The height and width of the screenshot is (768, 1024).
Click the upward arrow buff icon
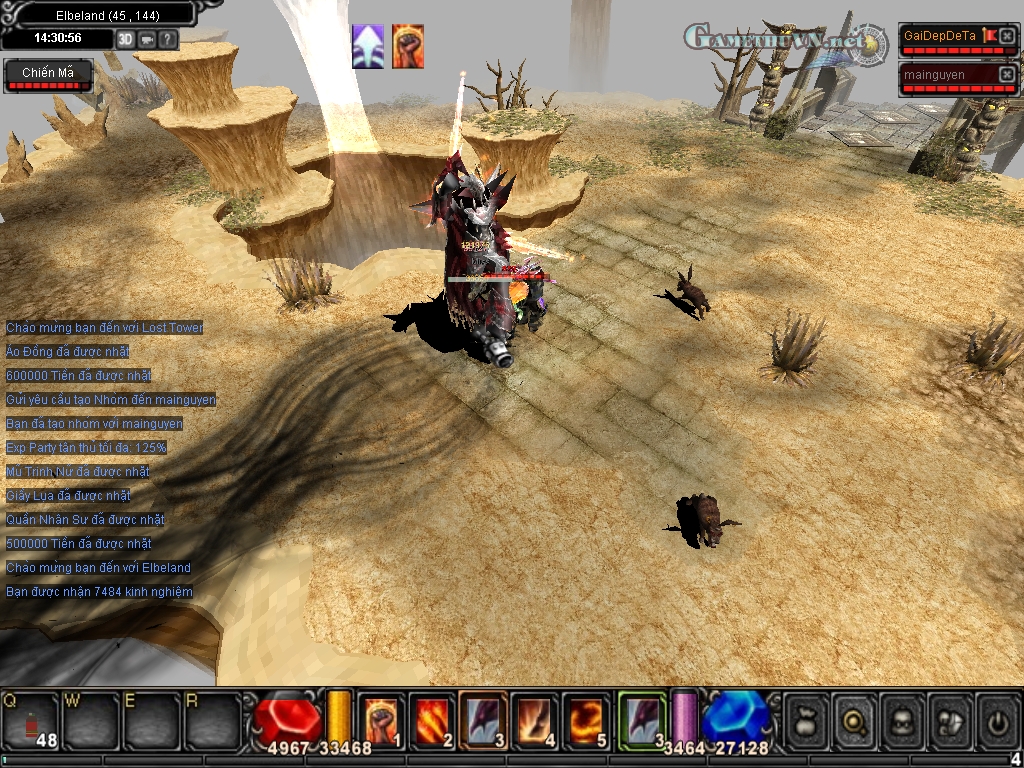[x=368, y=47]
